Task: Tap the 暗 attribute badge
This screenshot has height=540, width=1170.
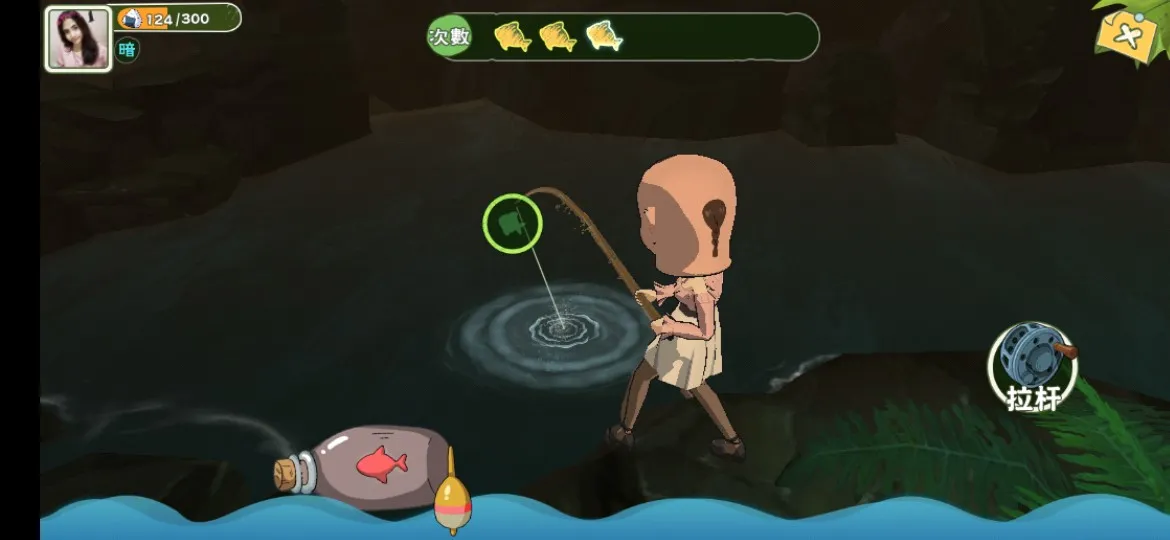Action: click(x=127, y=50)
